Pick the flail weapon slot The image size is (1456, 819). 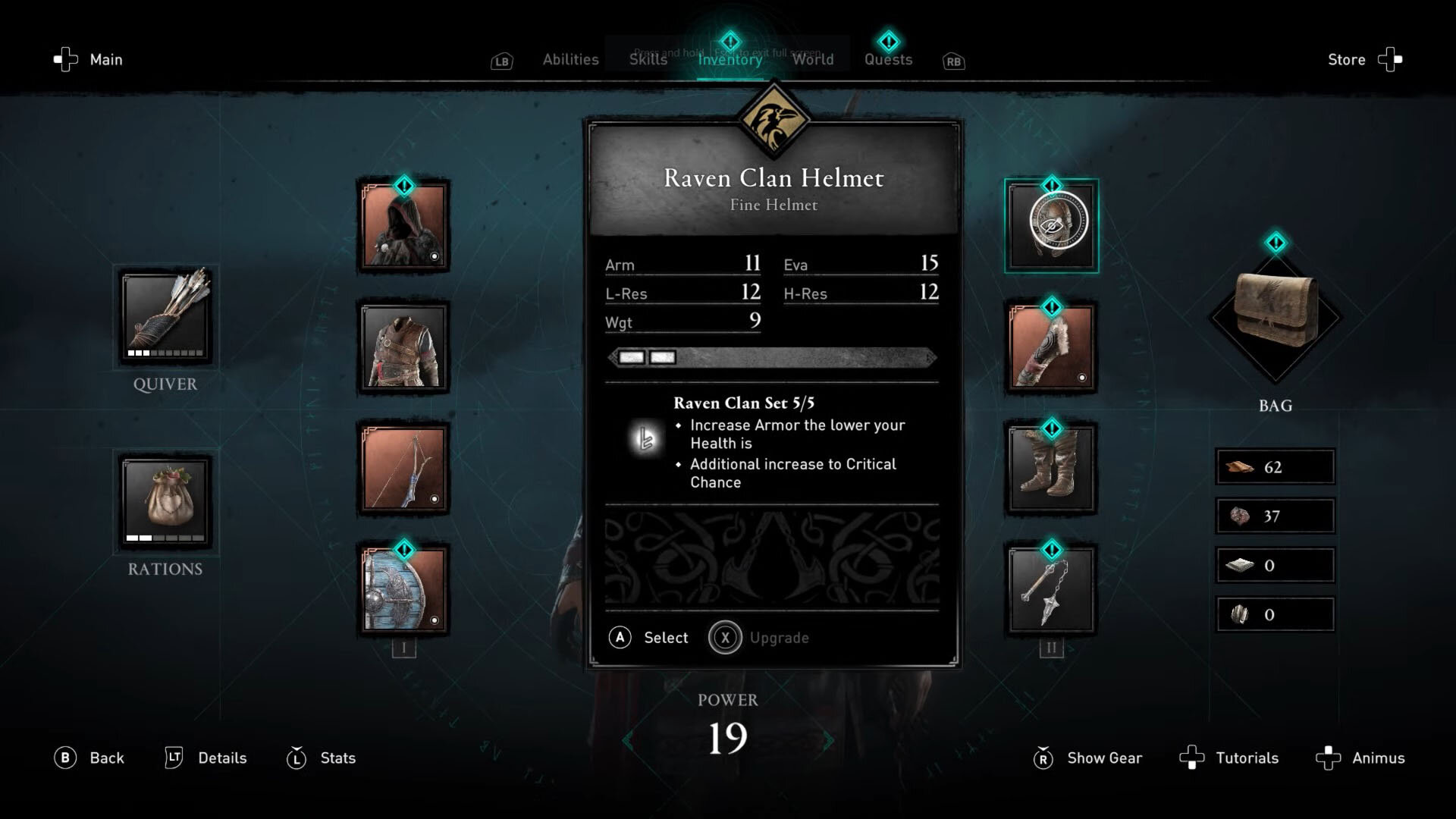pyautogui.click(x=1051, y=590)
